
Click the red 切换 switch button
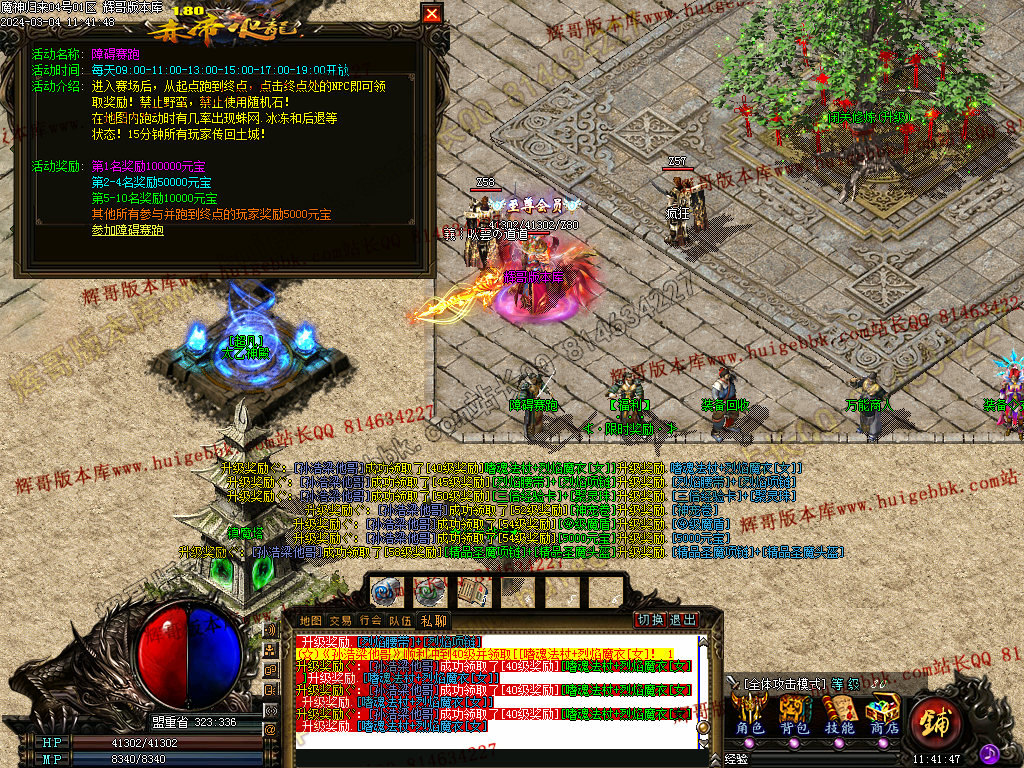[x=651, y=620]
